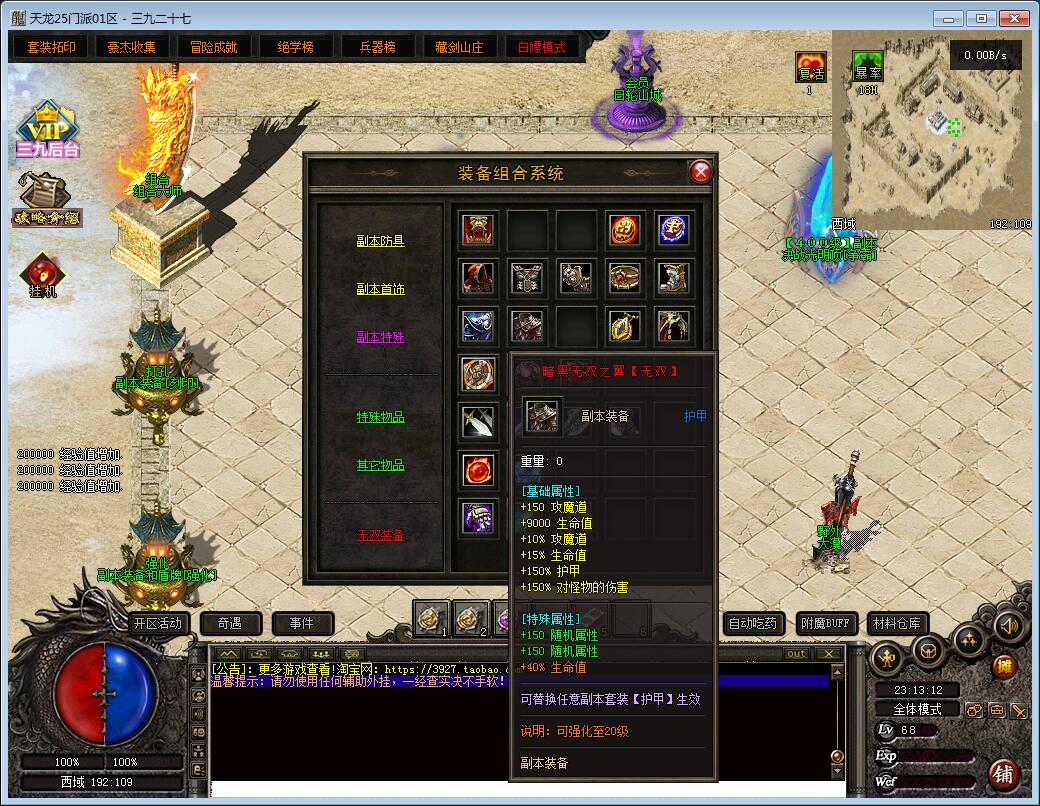Minimize the game window
Screen dimensions: 1040x806
coord(951,18)
